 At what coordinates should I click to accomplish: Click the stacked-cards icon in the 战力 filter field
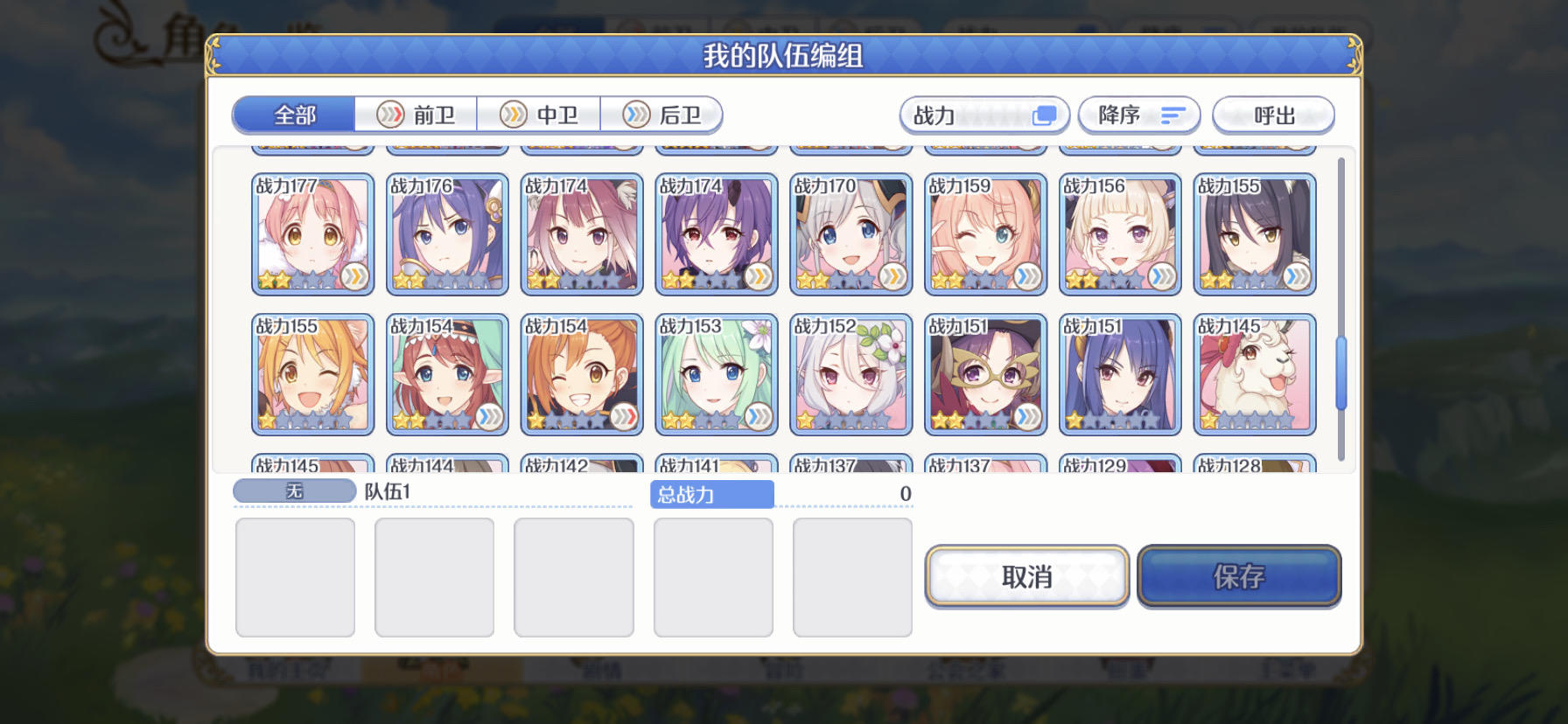pyautogui.click(x=1043, y=115)
